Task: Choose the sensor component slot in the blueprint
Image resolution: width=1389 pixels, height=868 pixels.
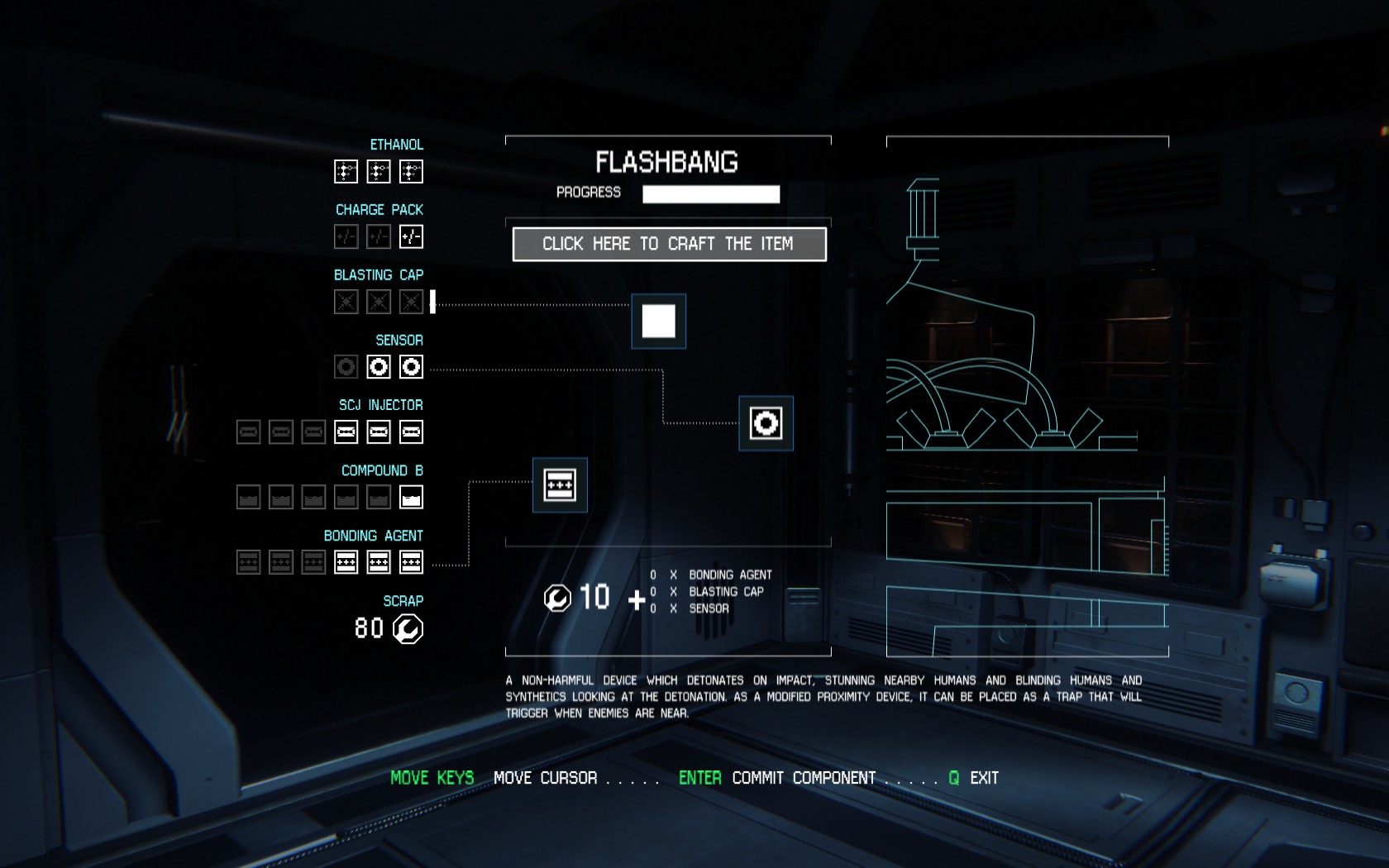Action: 766,423
